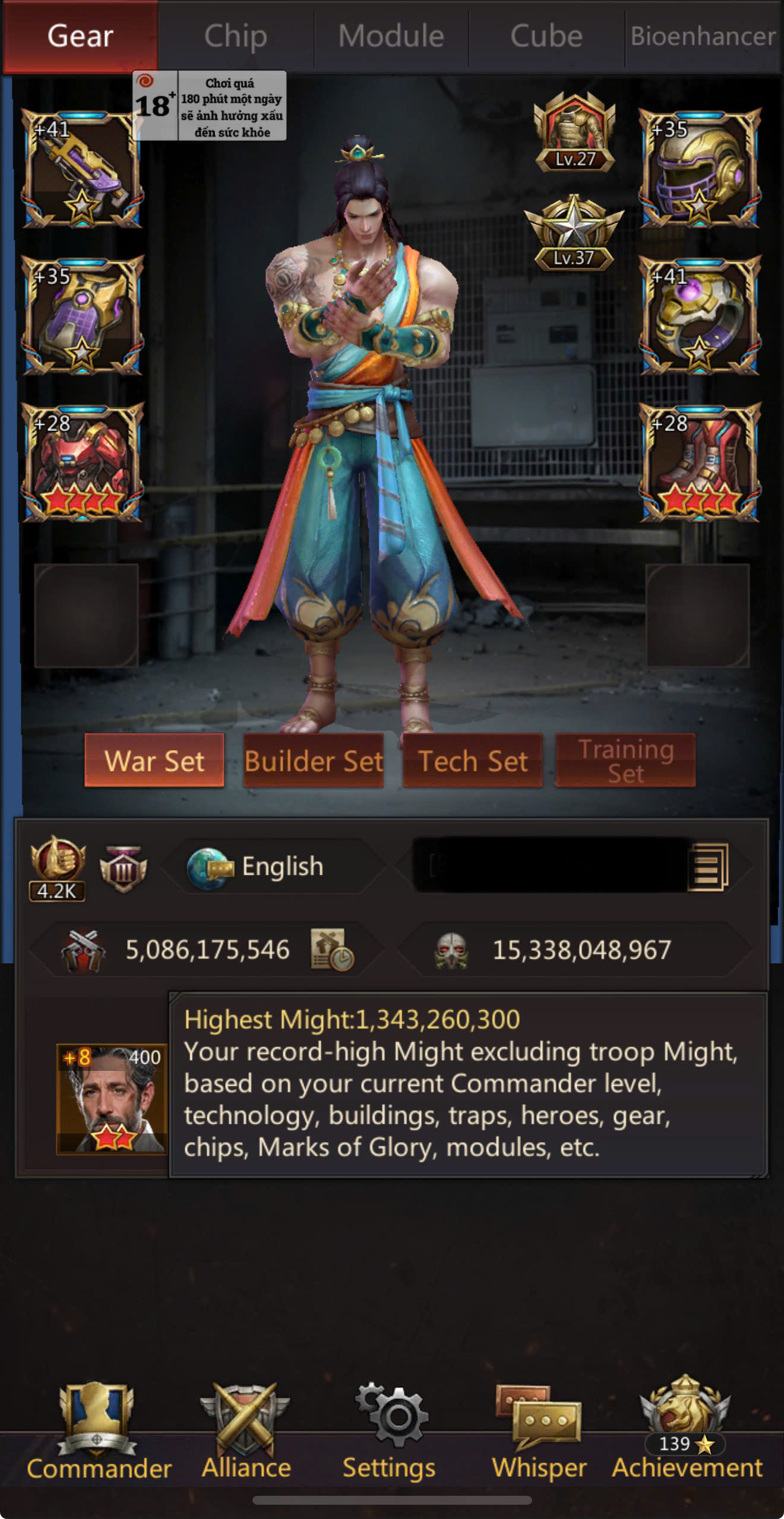Image resolution: width=784 pixels, height=1519 pixels.
Task: Inspect the +41 purple rifle weapon slot
Action: tap(82, 169)
